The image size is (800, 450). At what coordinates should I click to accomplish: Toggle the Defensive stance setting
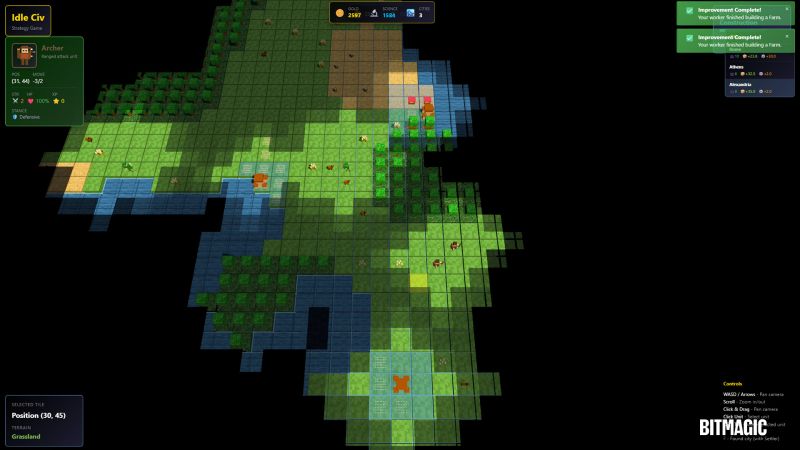coord(28,117)
